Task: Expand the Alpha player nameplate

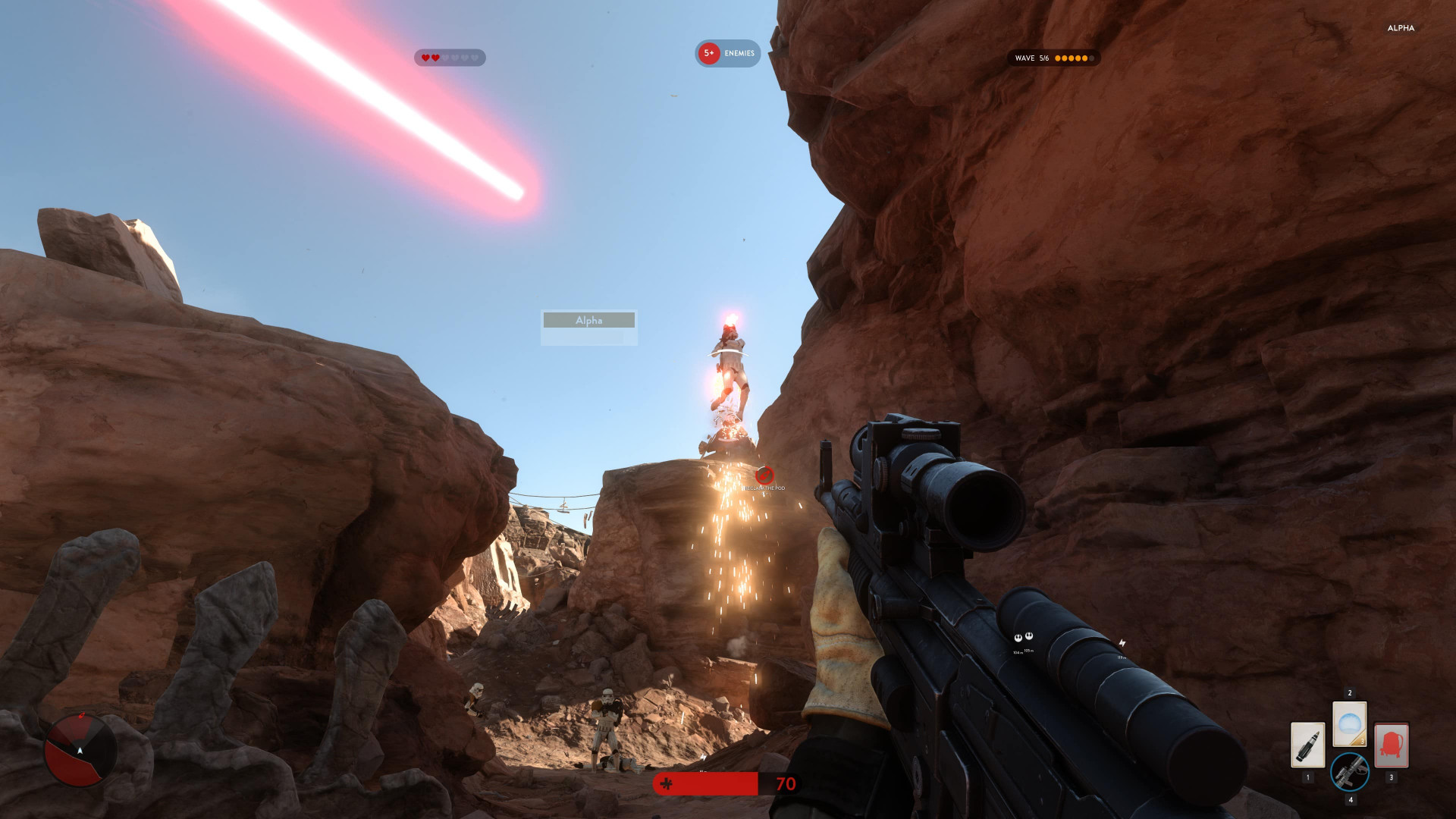Action: [588, 320]
